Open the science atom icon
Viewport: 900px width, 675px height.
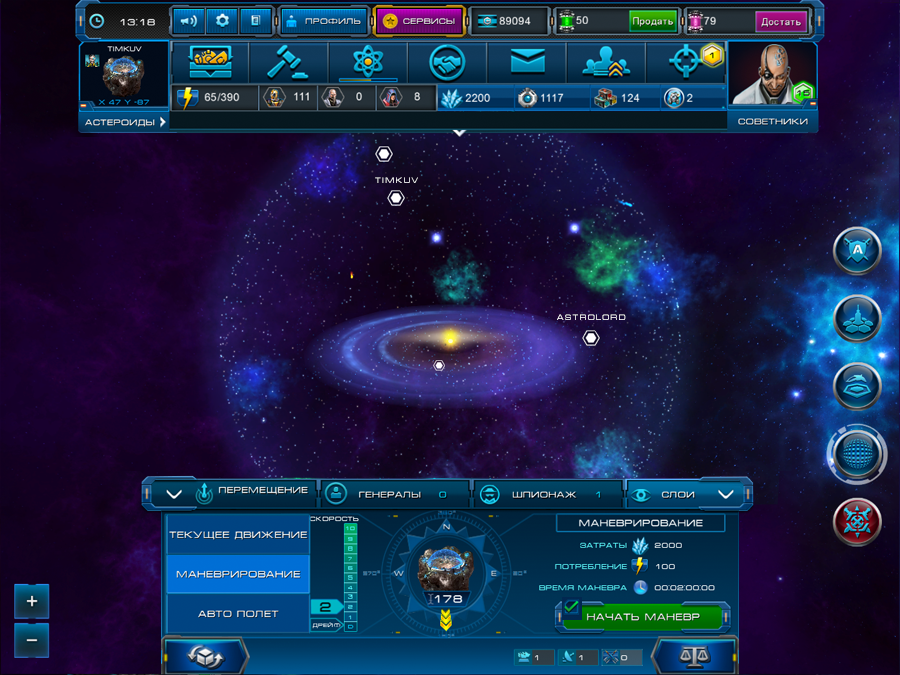(368, 62)
